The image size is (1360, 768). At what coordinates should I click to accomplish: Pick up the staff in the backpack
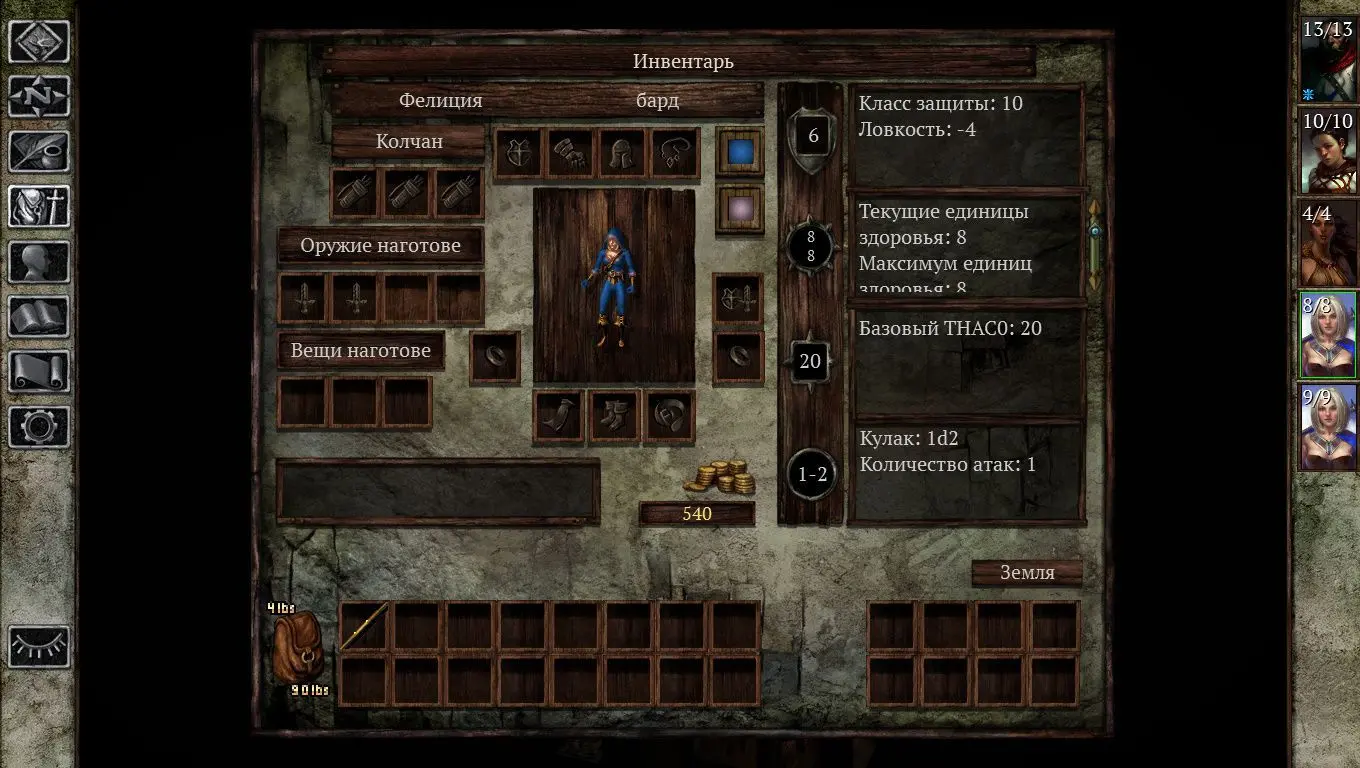point(364,627)
